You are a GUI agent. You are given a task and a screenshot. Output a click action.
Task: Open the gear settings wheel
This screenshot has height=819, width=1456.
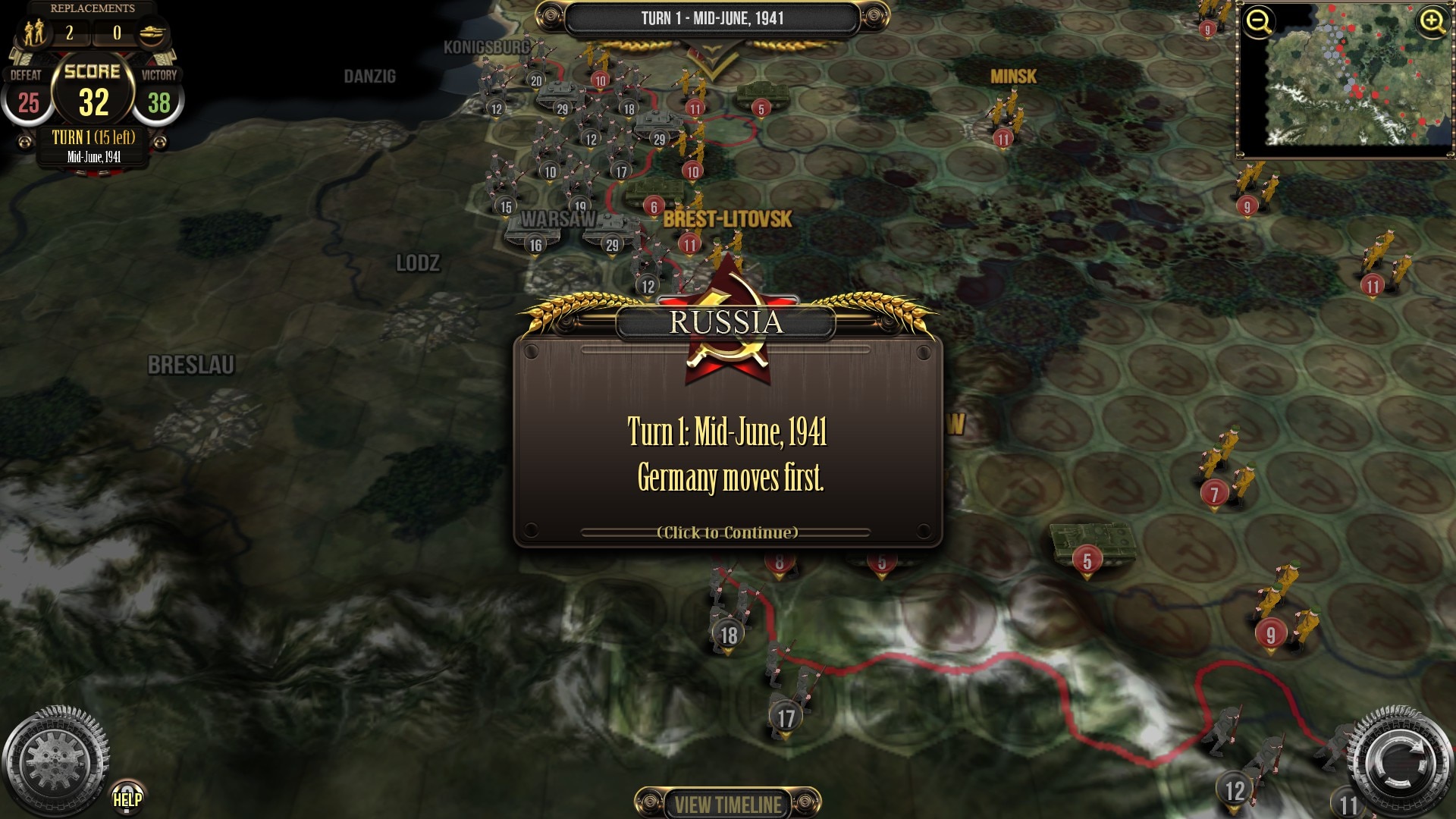tap(53, 761)
